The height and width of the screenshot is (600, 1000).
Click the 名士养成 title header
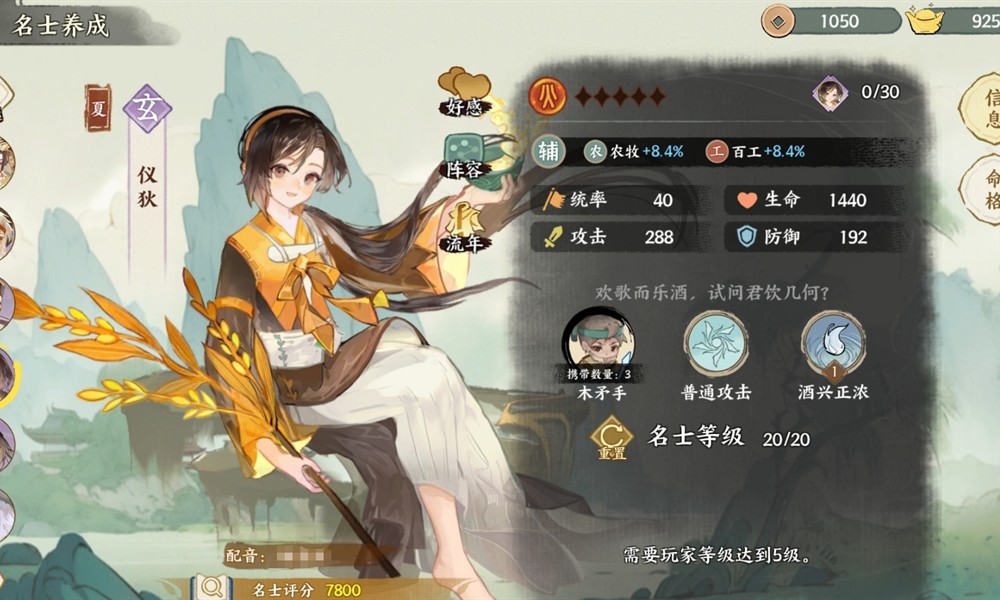(60, 24)
